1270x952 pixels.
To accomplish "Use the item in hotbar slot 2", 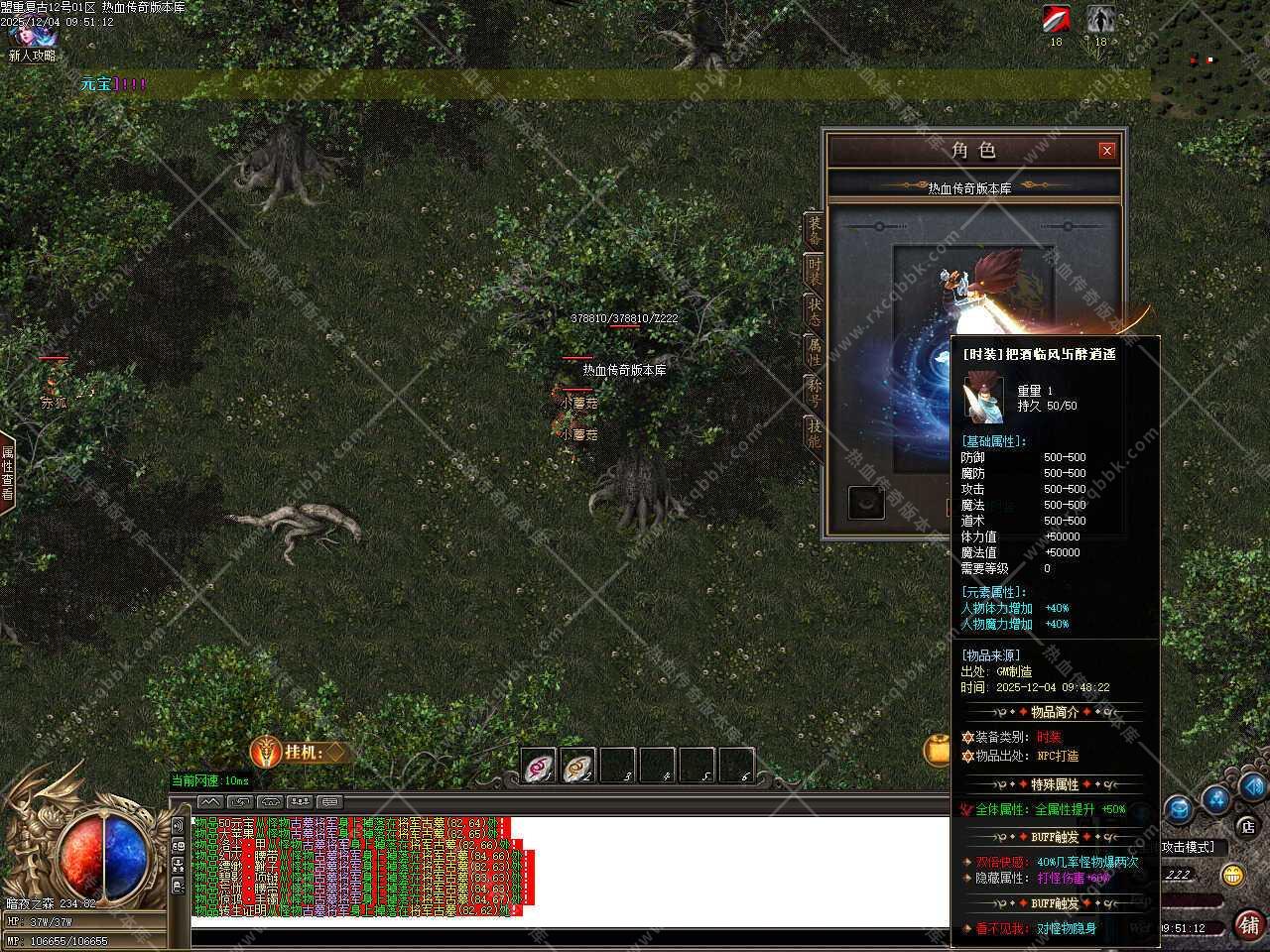I will tap(578, 766).
